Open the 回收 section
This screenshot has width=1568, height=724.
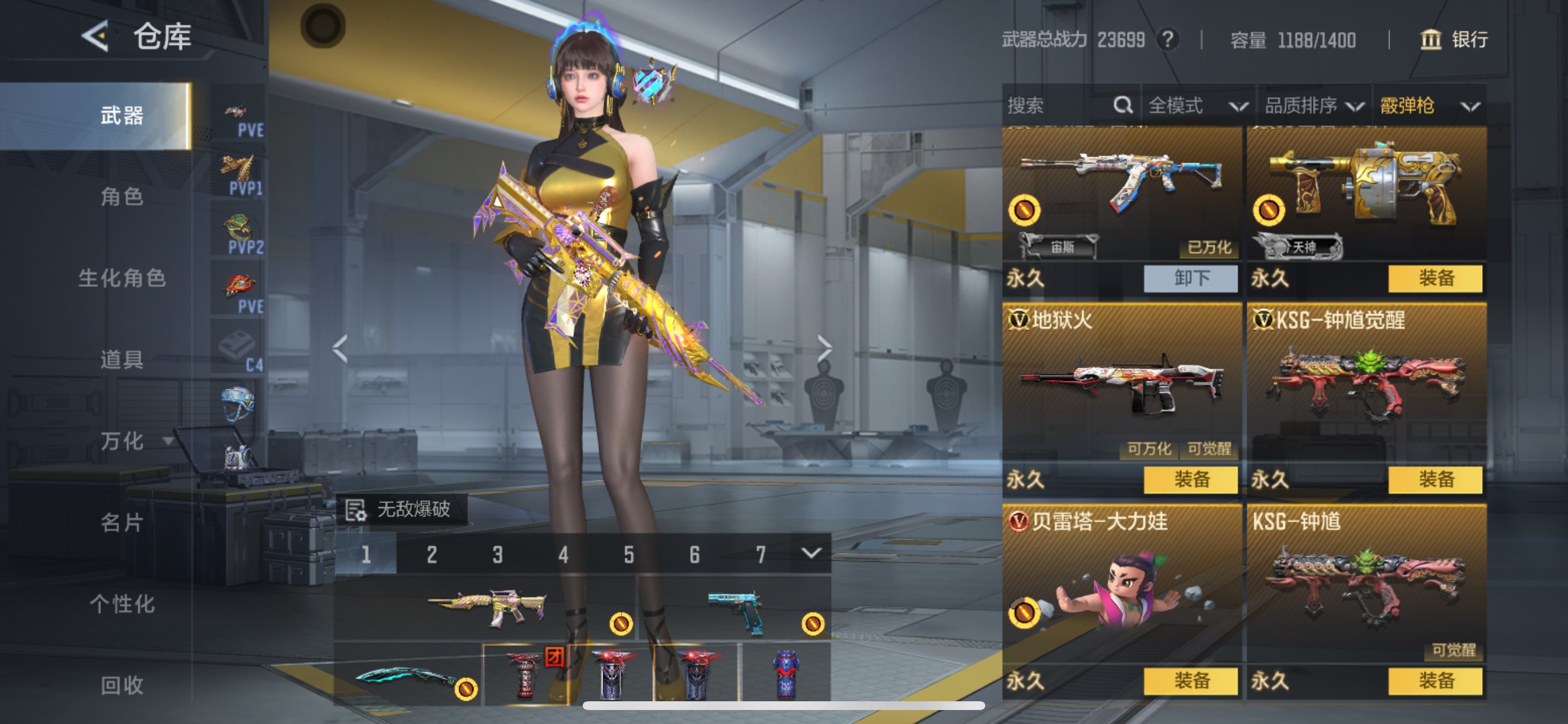pyautogui.click(x=122, y=685)
